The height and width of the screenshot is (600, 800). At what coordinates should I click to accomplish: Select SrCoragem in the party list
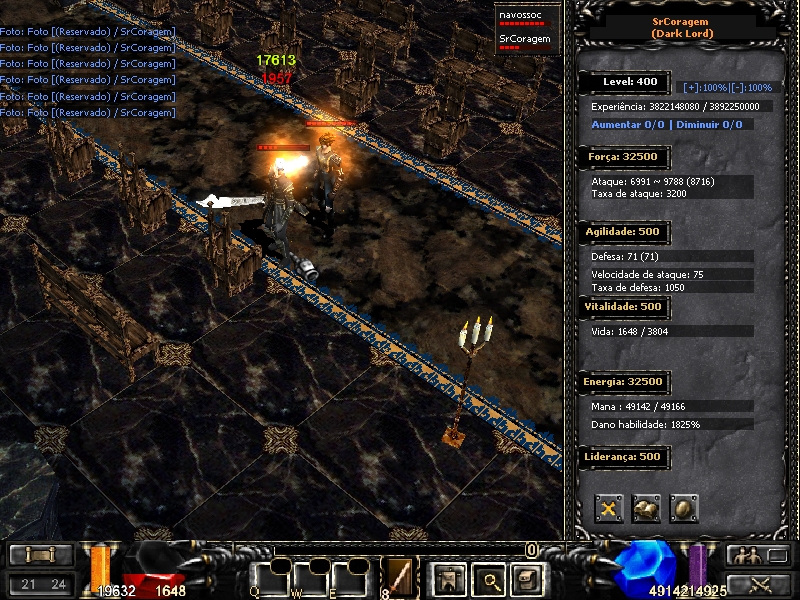524,40
